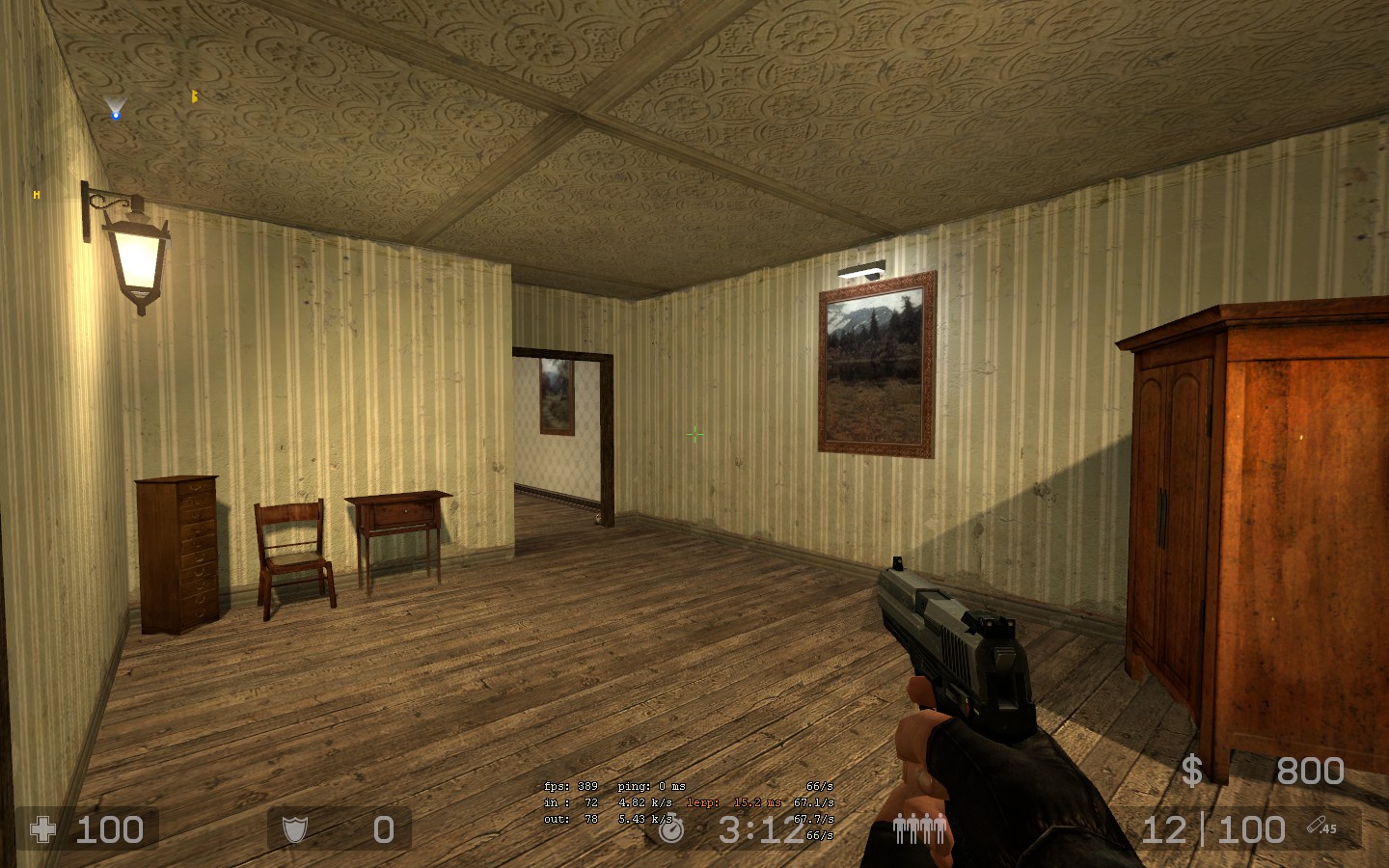Image resolution: width=1389 pixels, height=868 pixels.
Task: Click the round timer stopwatch icon
Action: [x=671, y=829]
